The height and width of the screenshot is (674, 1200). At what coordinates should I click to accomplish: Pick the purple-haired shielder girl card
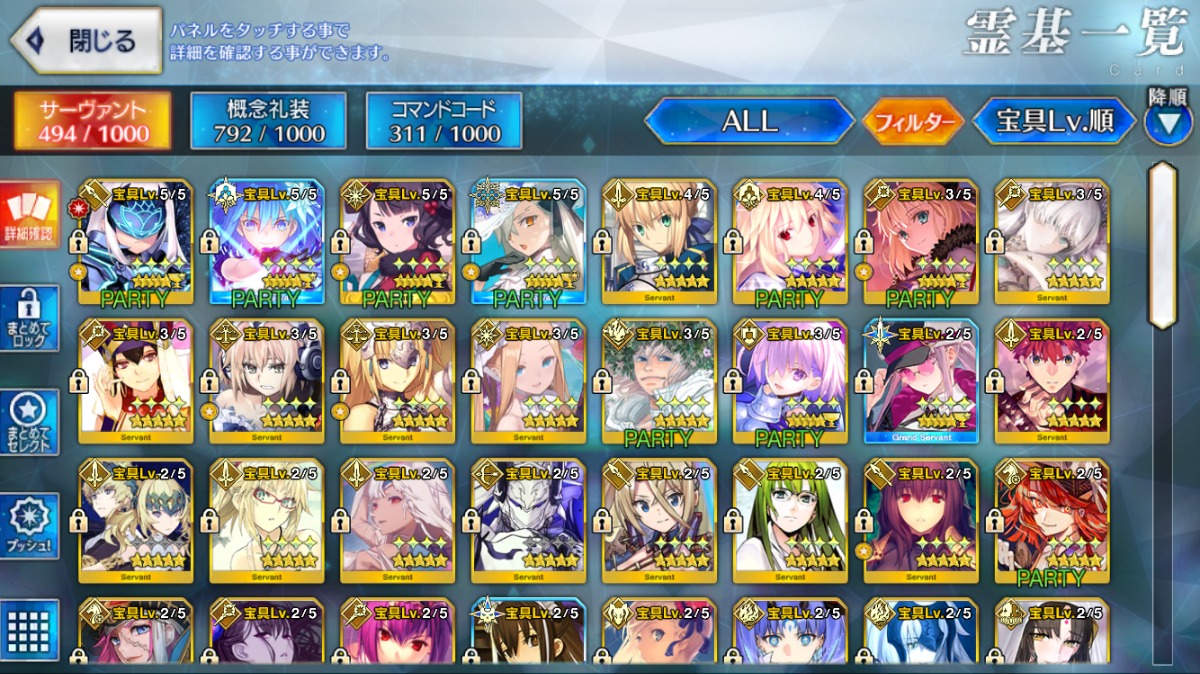coord(790,381)
